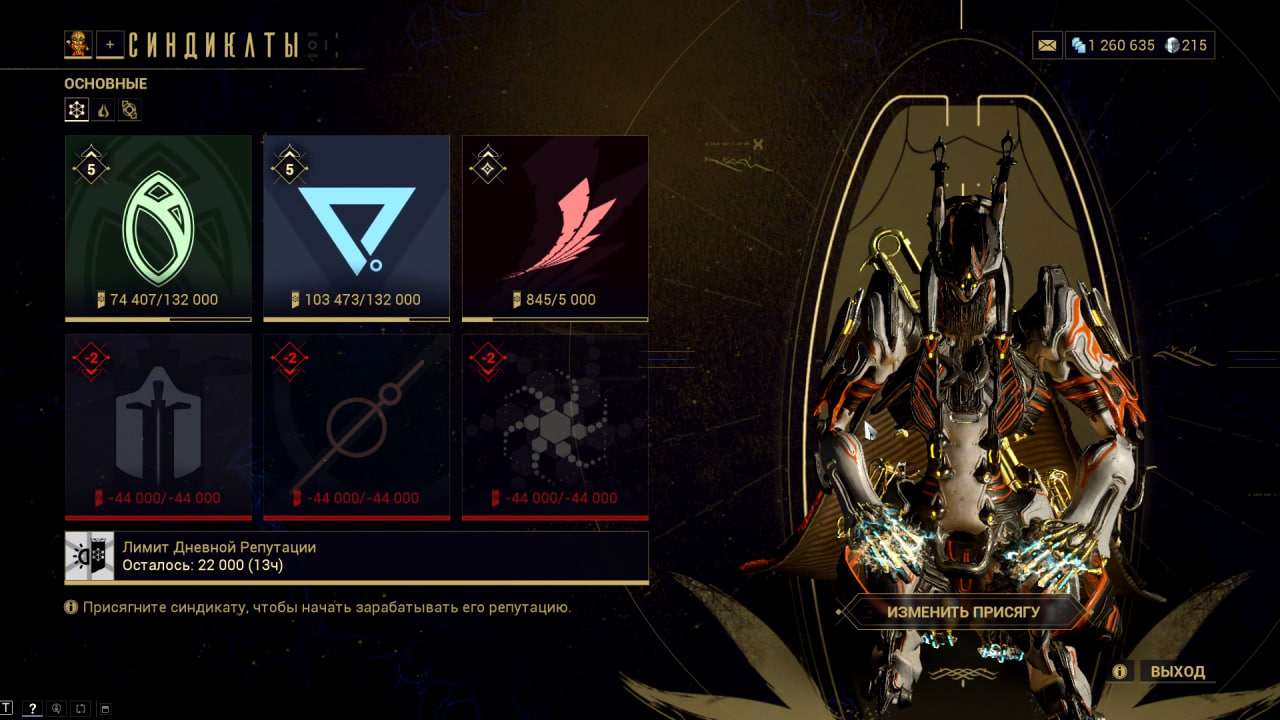Viewport: 1280px width, 720px height.
Task: Select the circle-and-line emblem syndicate tile
Action: 356,426
